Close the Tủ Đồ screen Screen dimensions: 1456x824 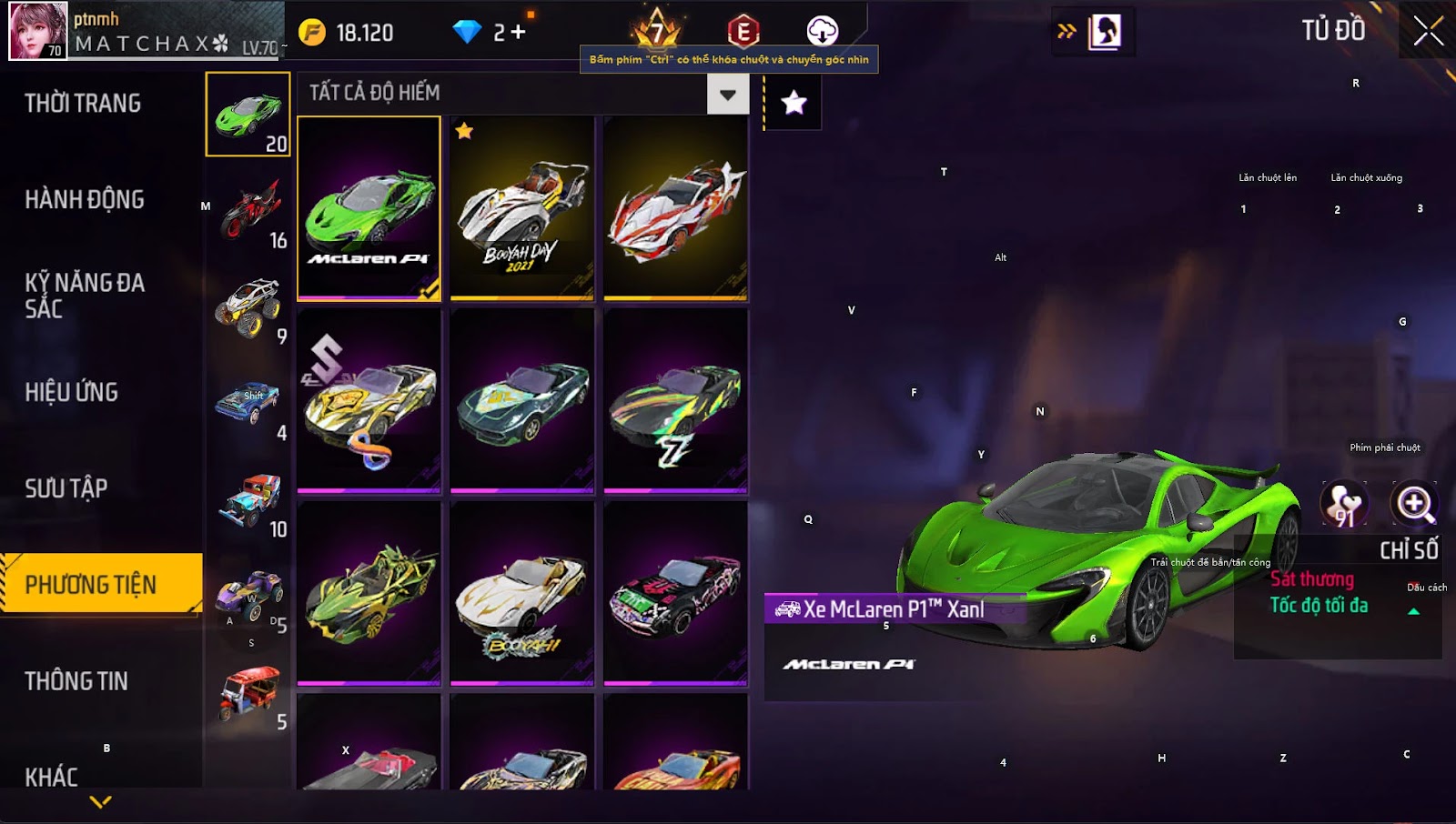pyautogui.click(x=1428, y=32)
